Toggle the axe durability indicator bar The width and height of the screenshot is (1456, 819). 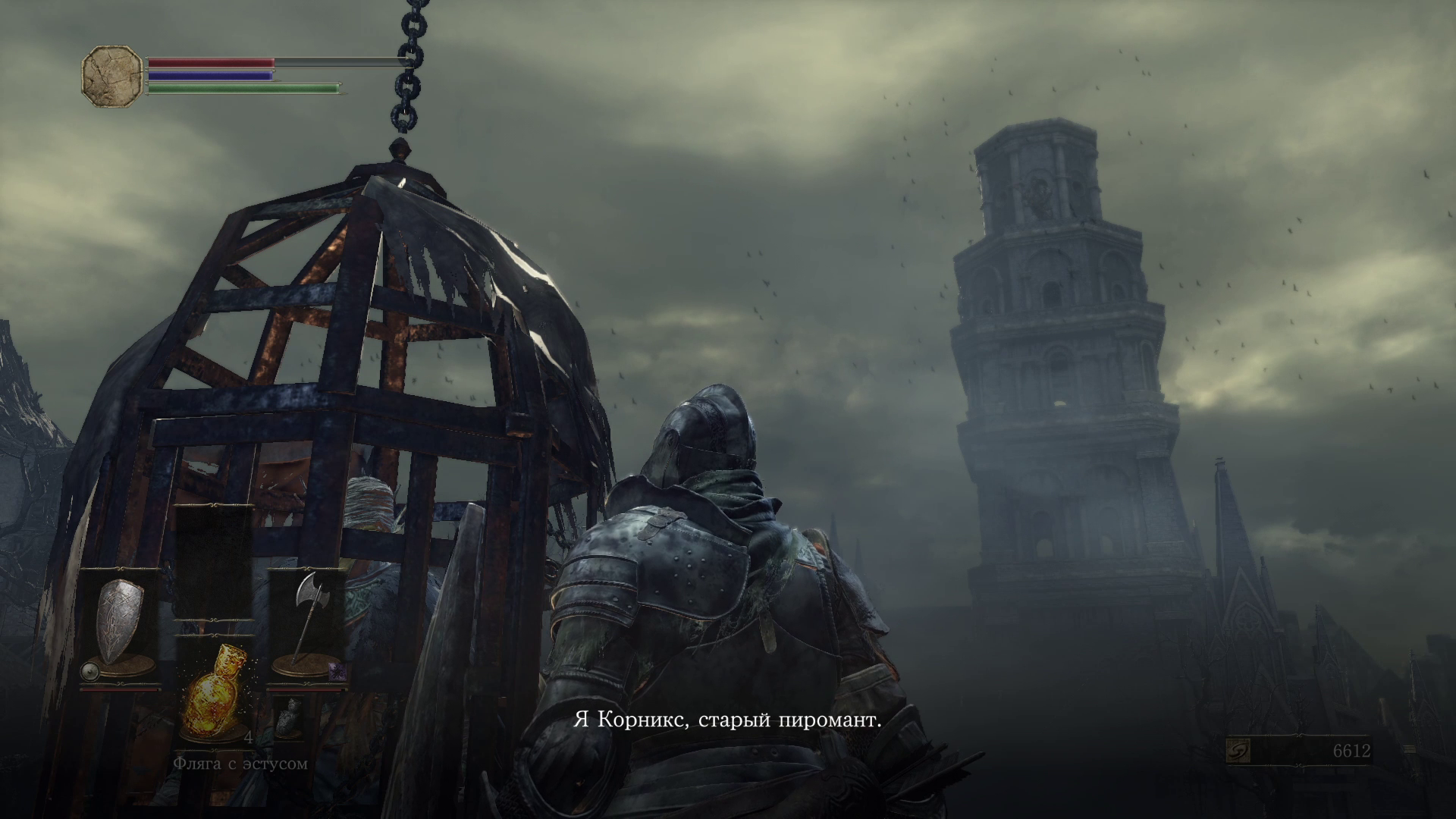[308, 690]
